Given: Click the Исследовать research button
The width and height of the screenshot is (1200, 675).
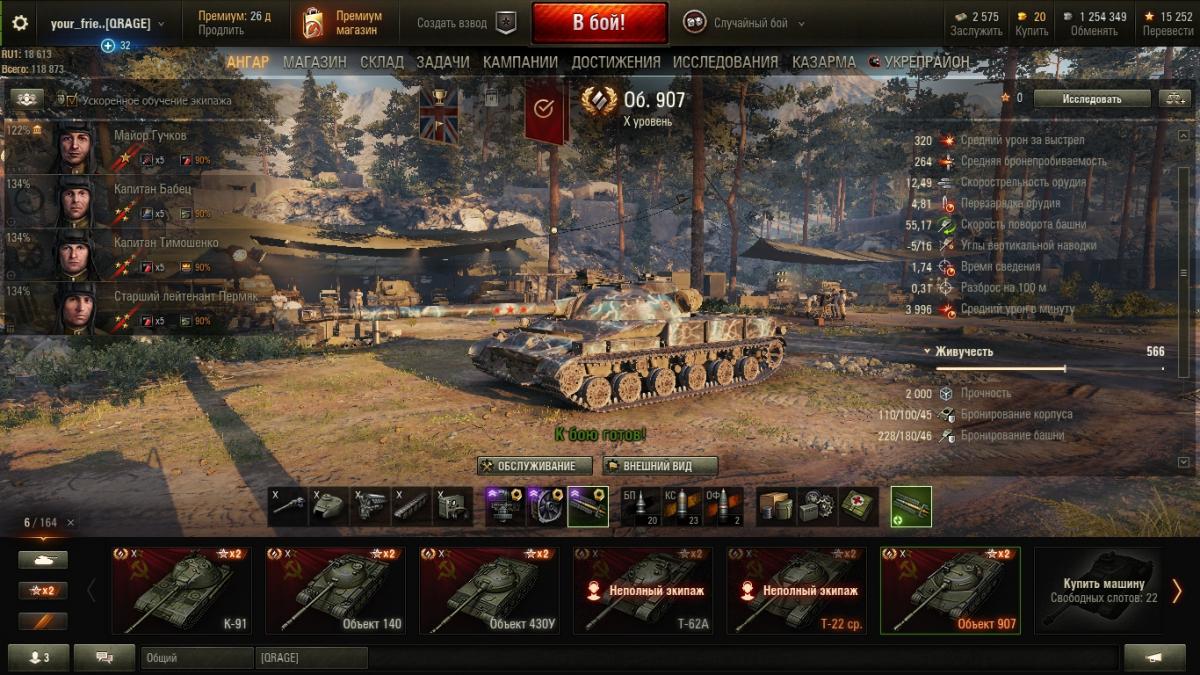Looking at the screenshot, I should click(1091, 99).
